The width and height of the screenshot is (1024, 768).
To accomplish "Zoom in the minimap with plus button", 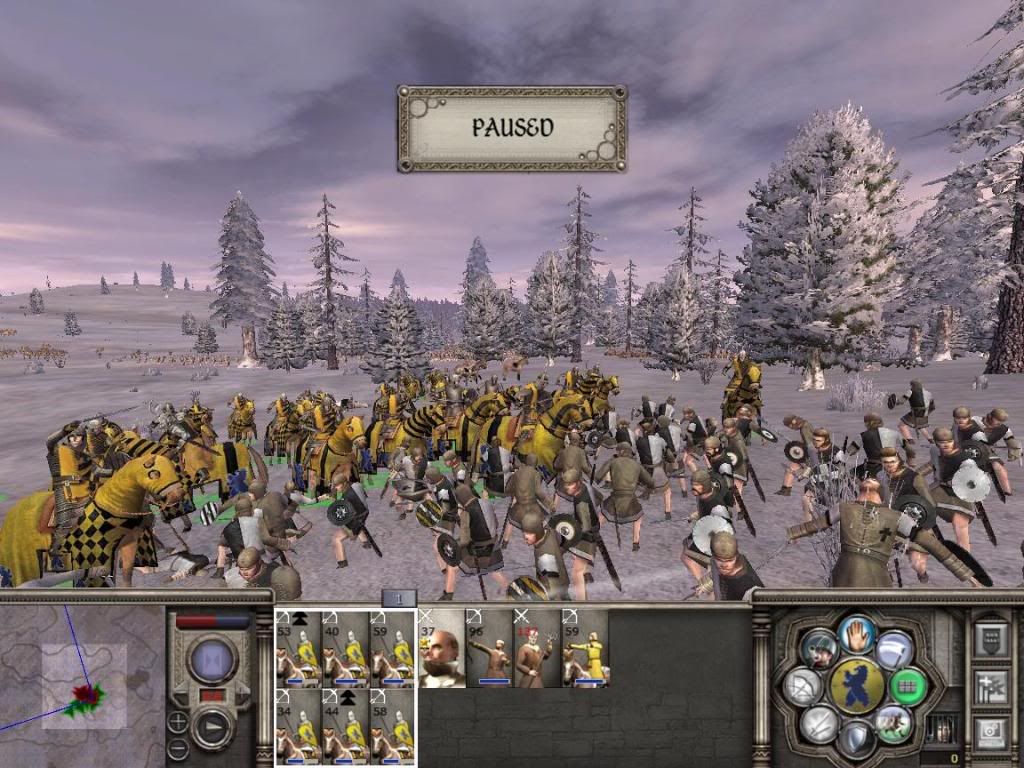I will pyautogui.click(x=177, y=721).
